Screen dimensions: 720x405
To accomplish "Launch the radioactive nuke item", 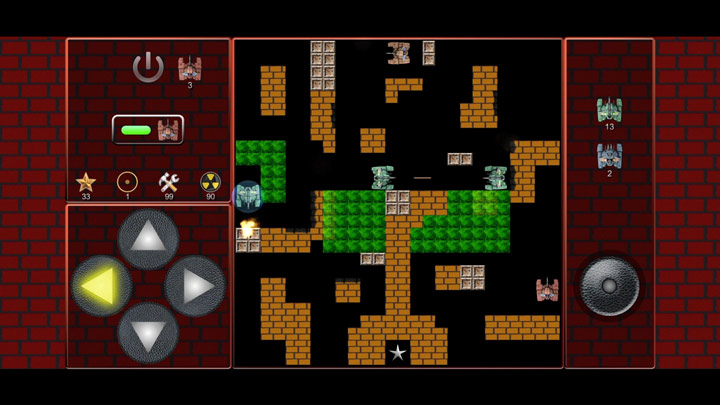I will 210,182.
